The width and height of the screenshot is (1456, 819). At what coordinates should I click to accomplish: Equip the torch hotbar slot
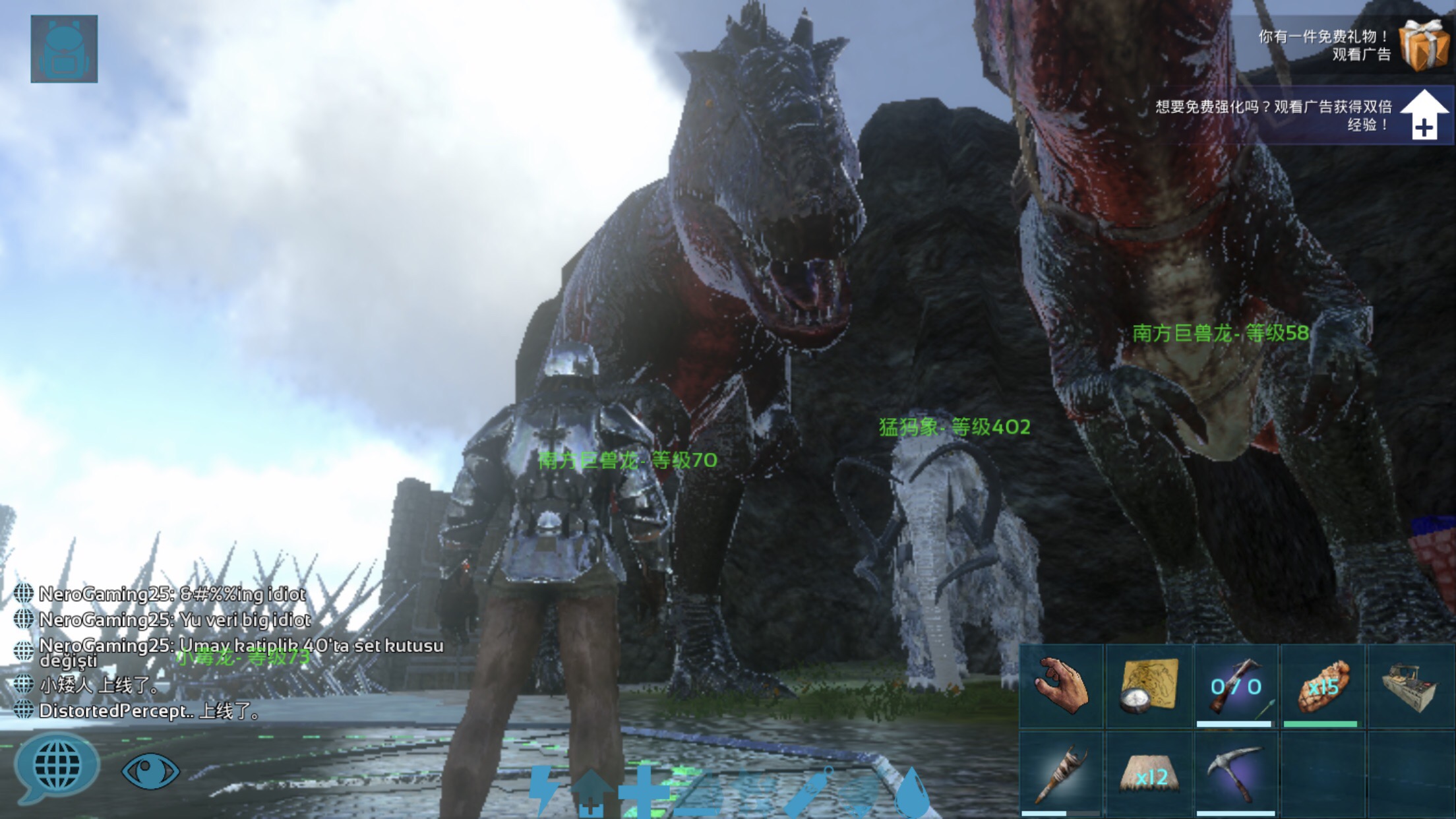(1061, 774)
